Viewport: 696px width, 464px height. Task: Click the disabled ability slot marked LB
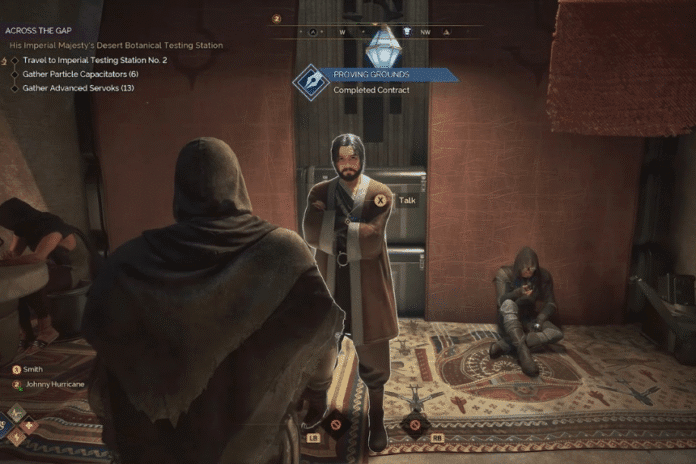click(x=335, y=424)
